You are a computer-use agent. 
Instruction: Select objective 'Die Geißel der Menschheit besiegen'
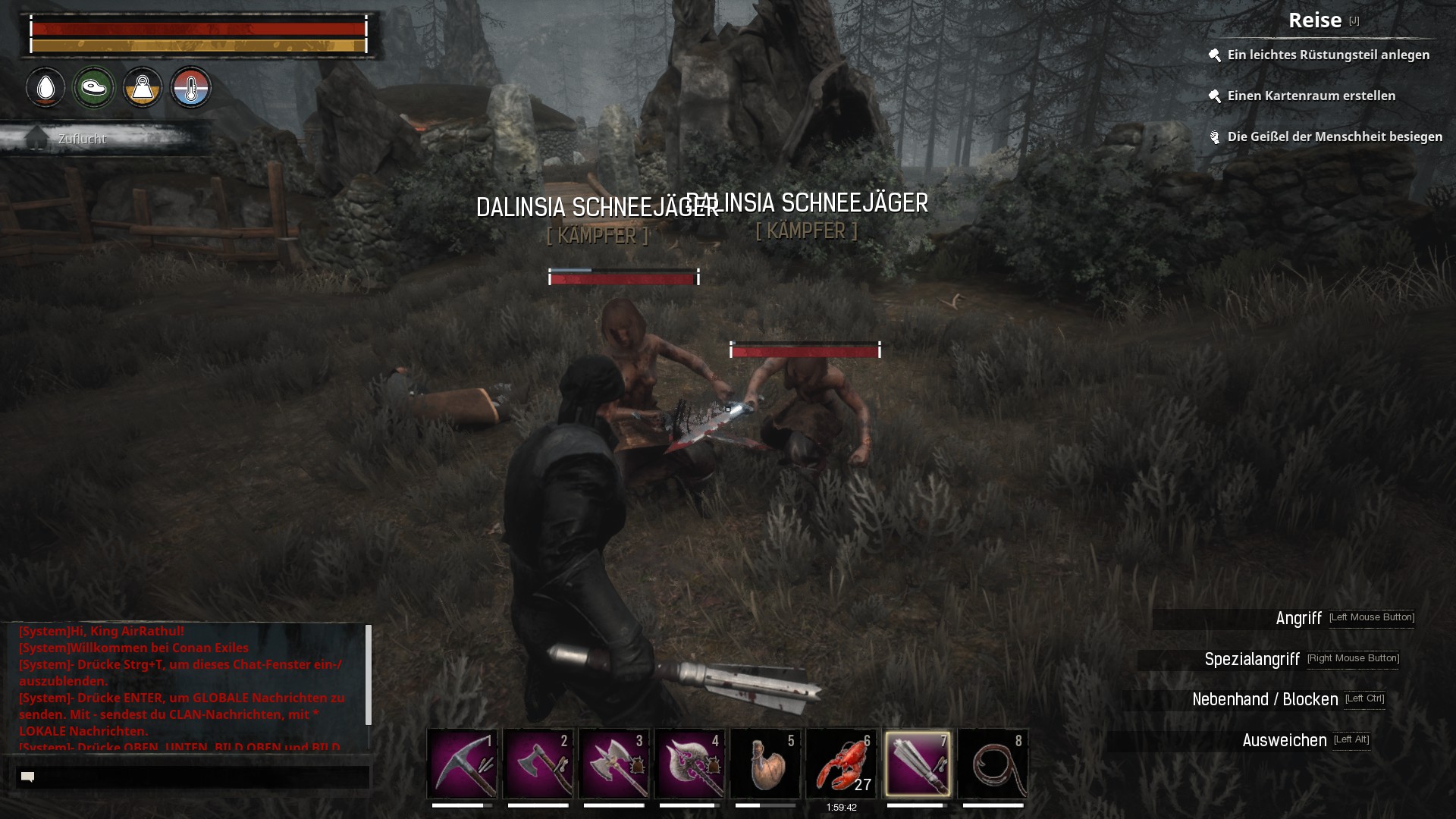pos(1334,136)
